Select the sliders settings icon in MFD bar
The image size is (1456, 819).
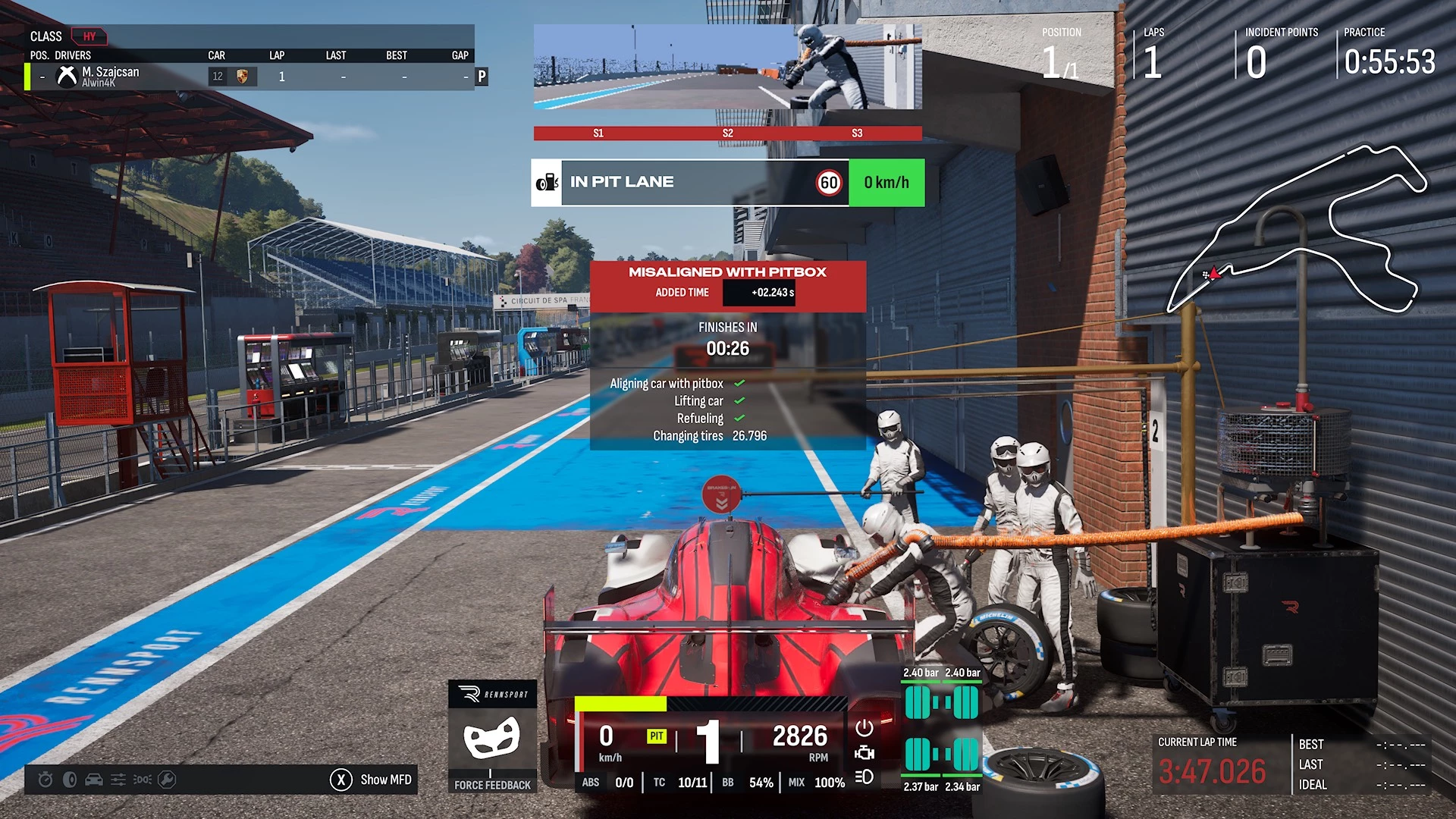118,780
